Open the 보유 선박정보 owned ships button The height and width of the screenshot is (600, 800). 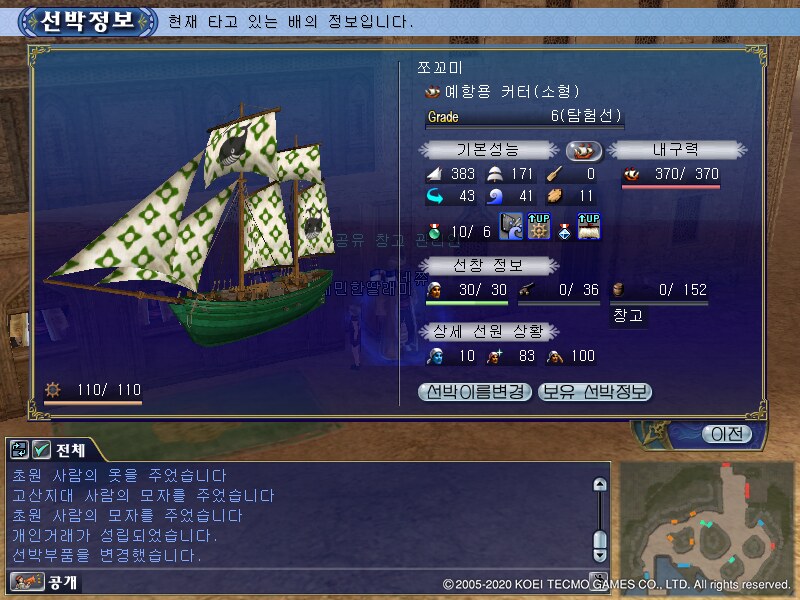point(595,392)
